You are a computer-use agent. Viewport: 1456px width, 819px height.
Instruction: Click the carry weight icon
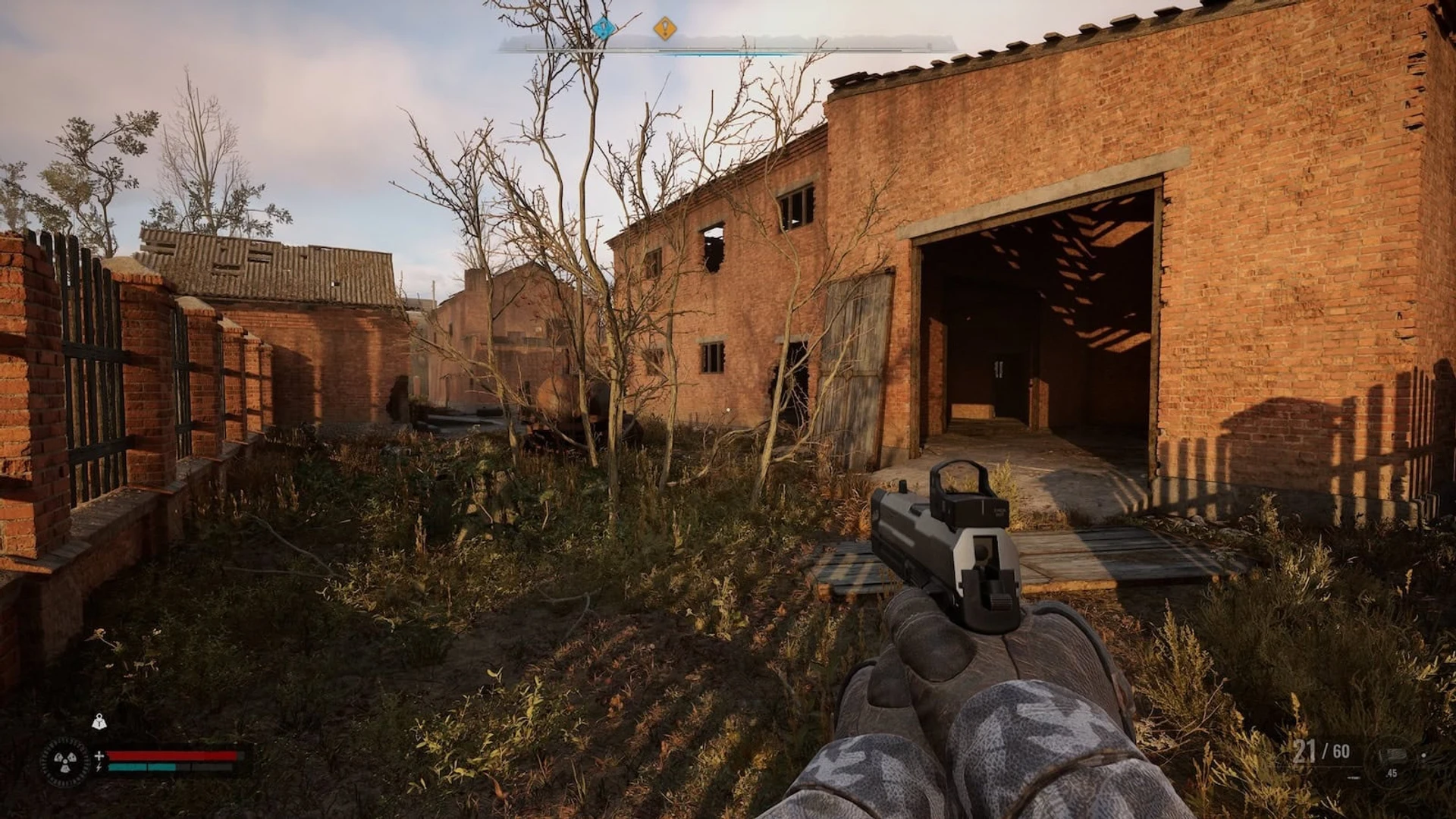coord(99,722)
